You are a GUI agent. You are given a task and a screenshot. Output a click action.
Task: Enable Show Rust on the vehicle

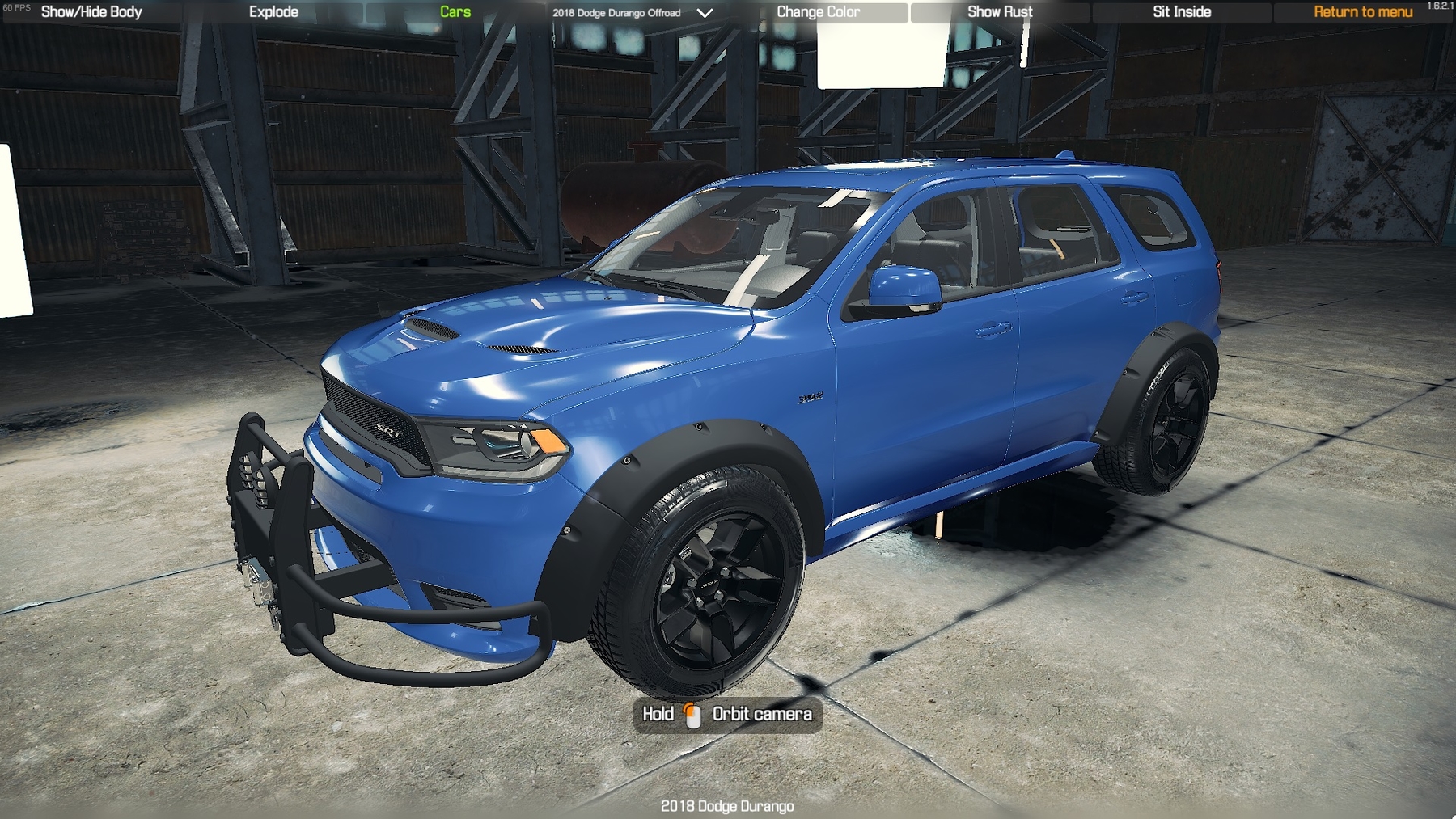[x=1001, y=11]
